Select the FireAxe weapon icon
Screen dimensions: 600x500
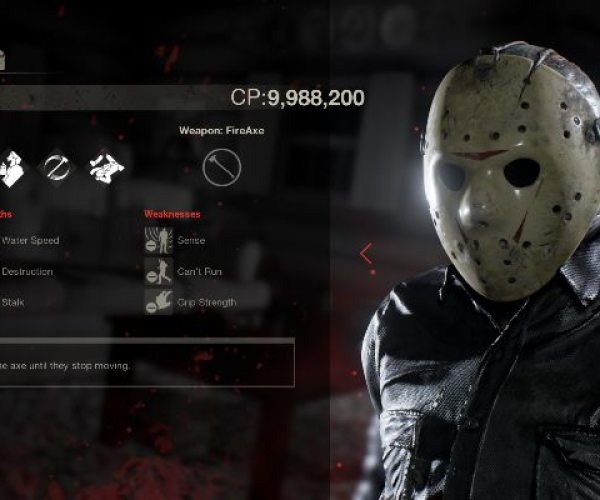[x=221, y=167]
